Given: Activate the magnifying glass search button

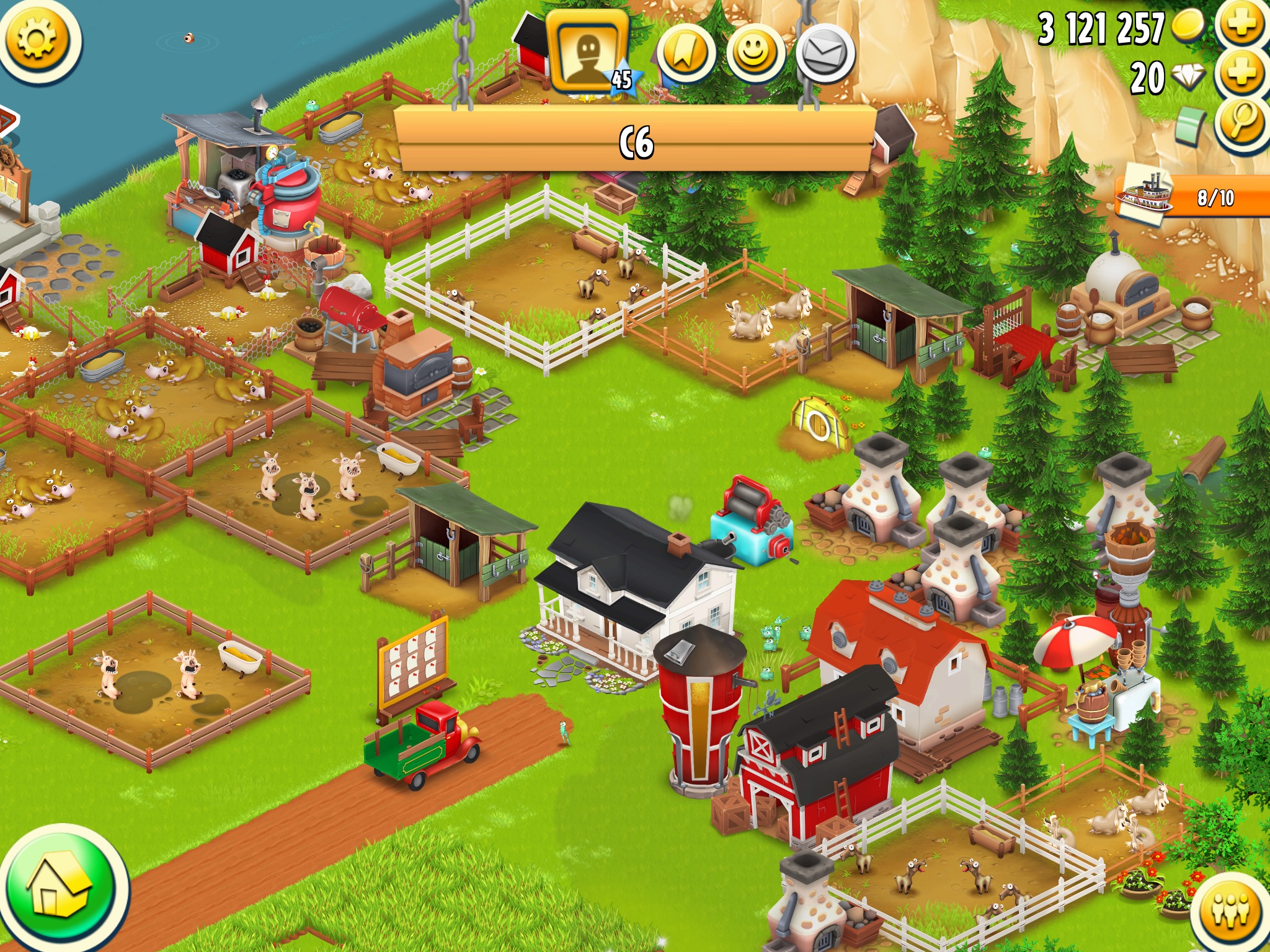Looking at the screenshot, I should click(x=1241, y=121).
